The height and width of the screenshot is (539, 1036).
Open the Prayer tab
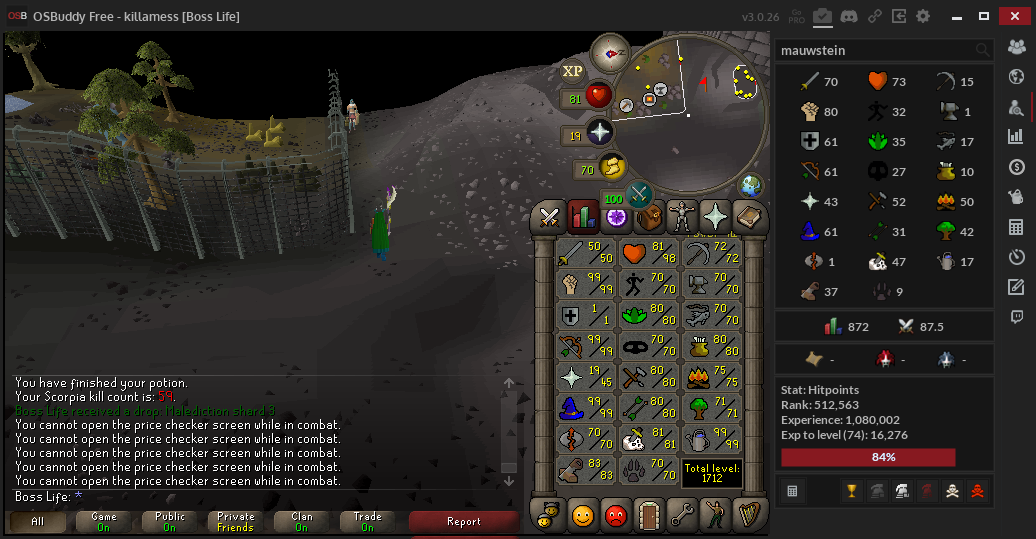[716, 216]
